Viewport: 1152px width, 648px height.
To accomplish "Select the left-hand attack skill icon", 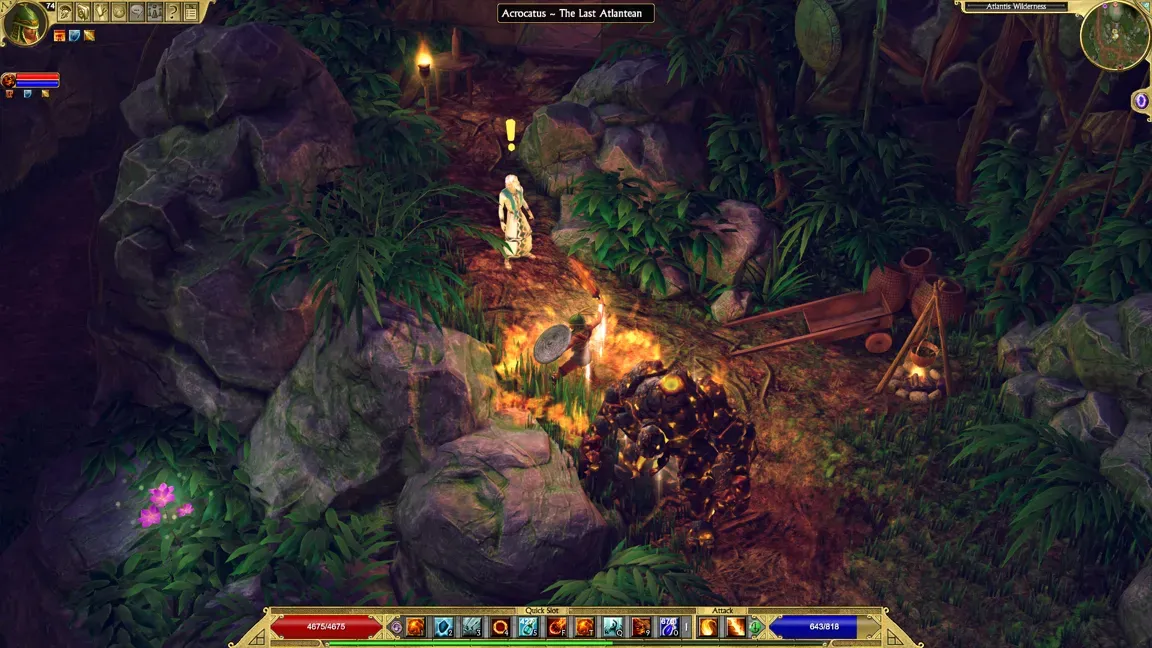I will 708,627.
